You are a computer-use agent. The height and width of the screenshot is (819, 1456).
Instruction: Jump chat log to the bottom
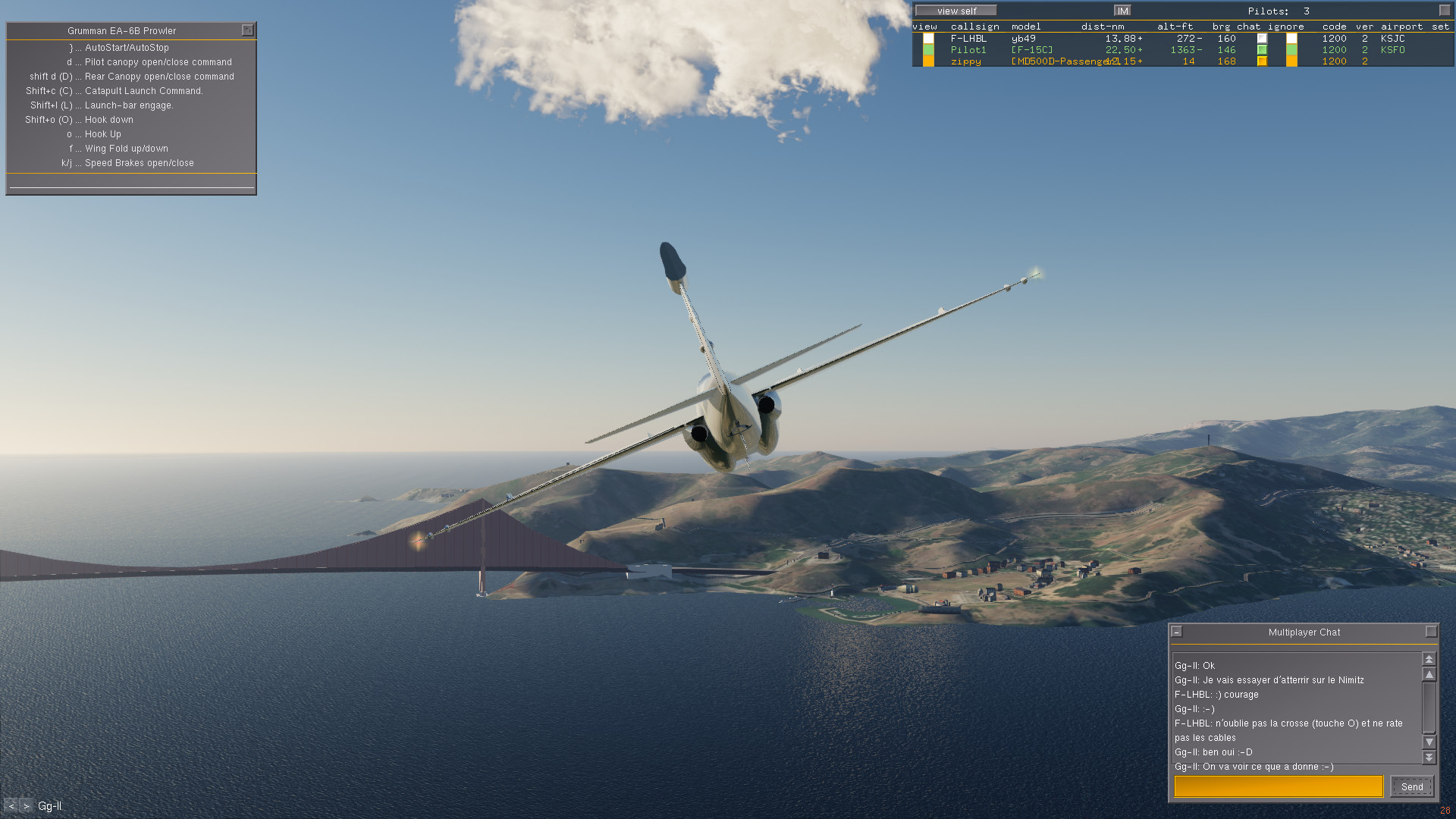pos(1429,757)
